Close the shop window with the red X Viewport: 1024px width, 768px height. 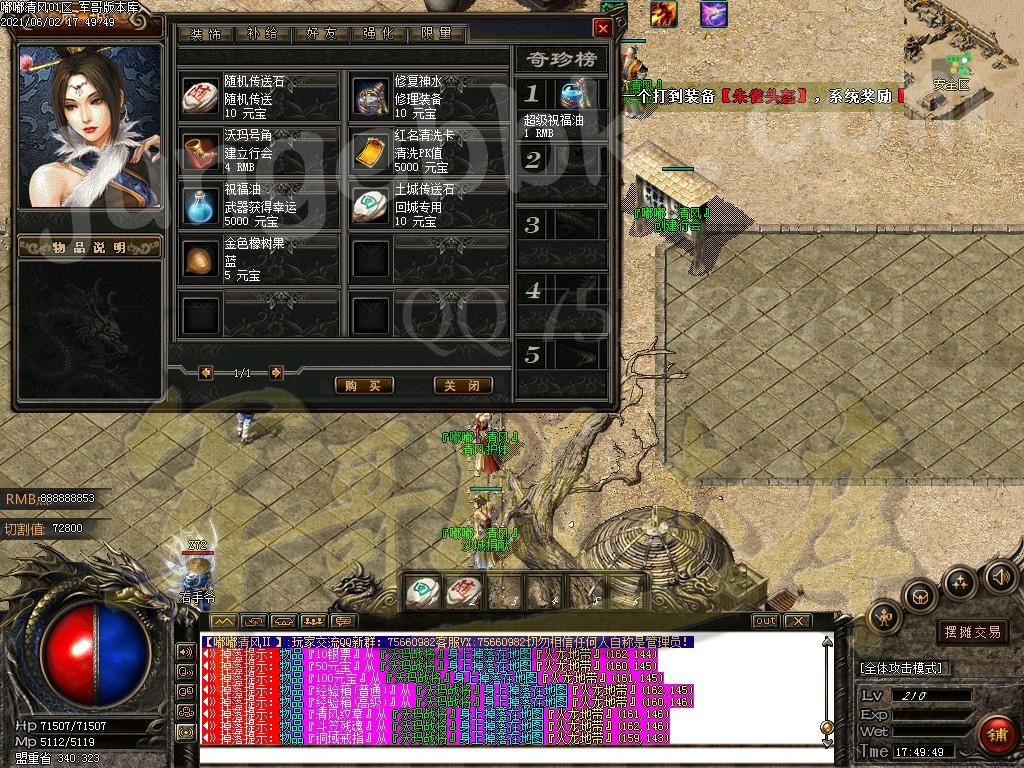click(x=602, y=28)
